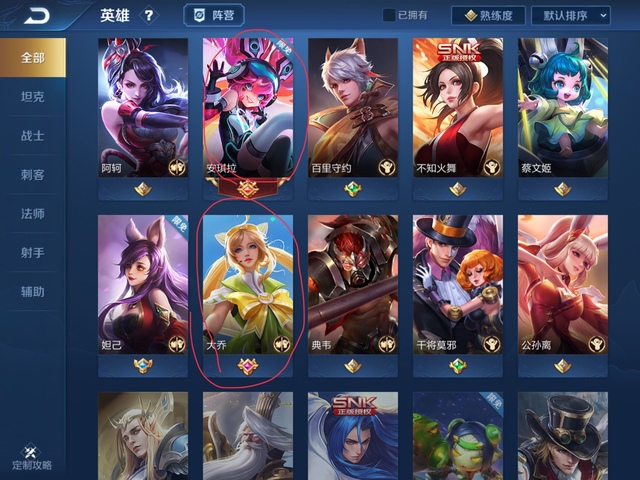Expand the 默认排序 sort dropdown
This screenshot has width=640, height=480.
click(x=574, y=16)
